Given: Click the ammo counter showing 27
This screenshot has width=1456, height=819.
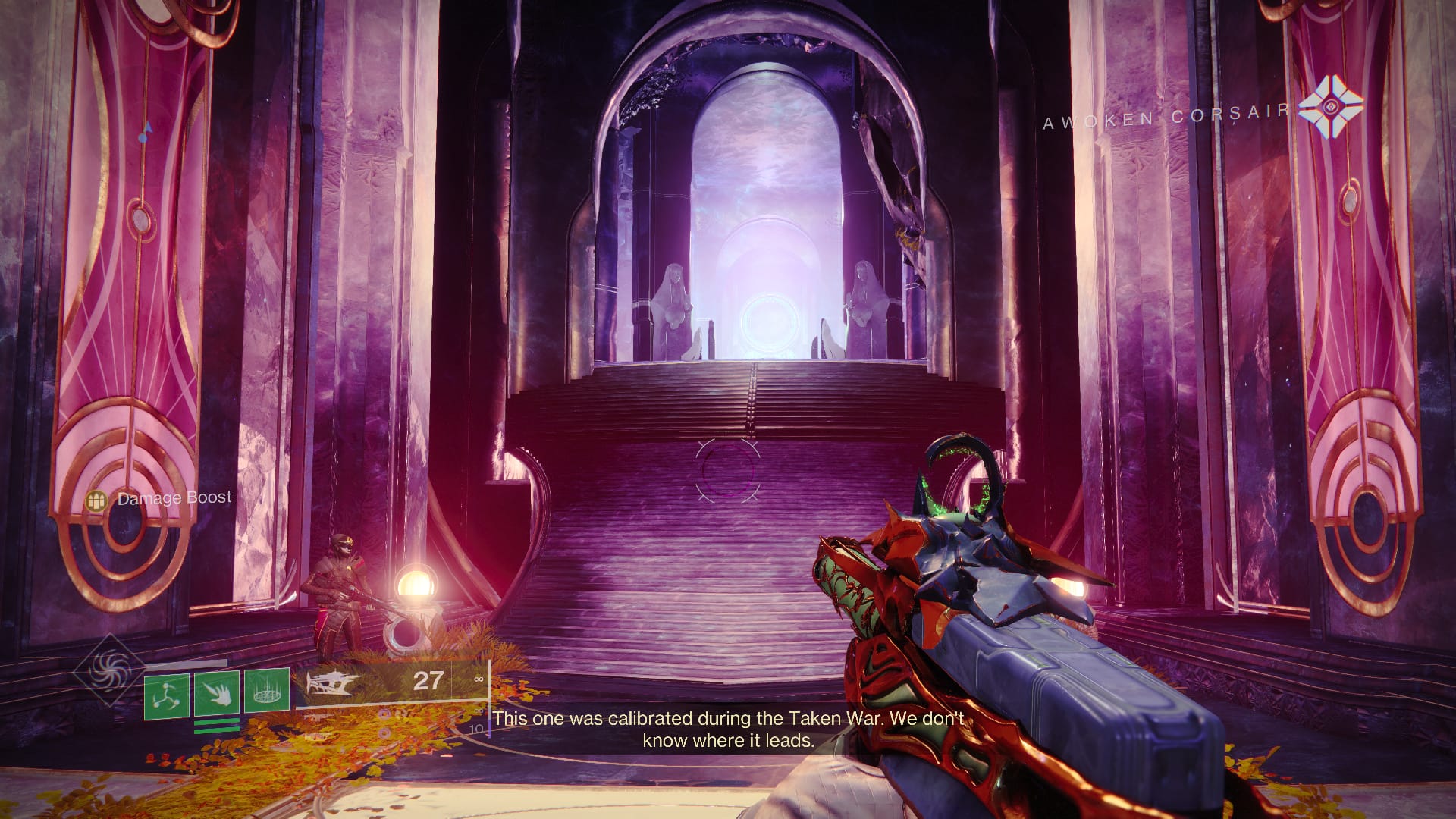Looking at the screenshot, I should tap(426, 682).
